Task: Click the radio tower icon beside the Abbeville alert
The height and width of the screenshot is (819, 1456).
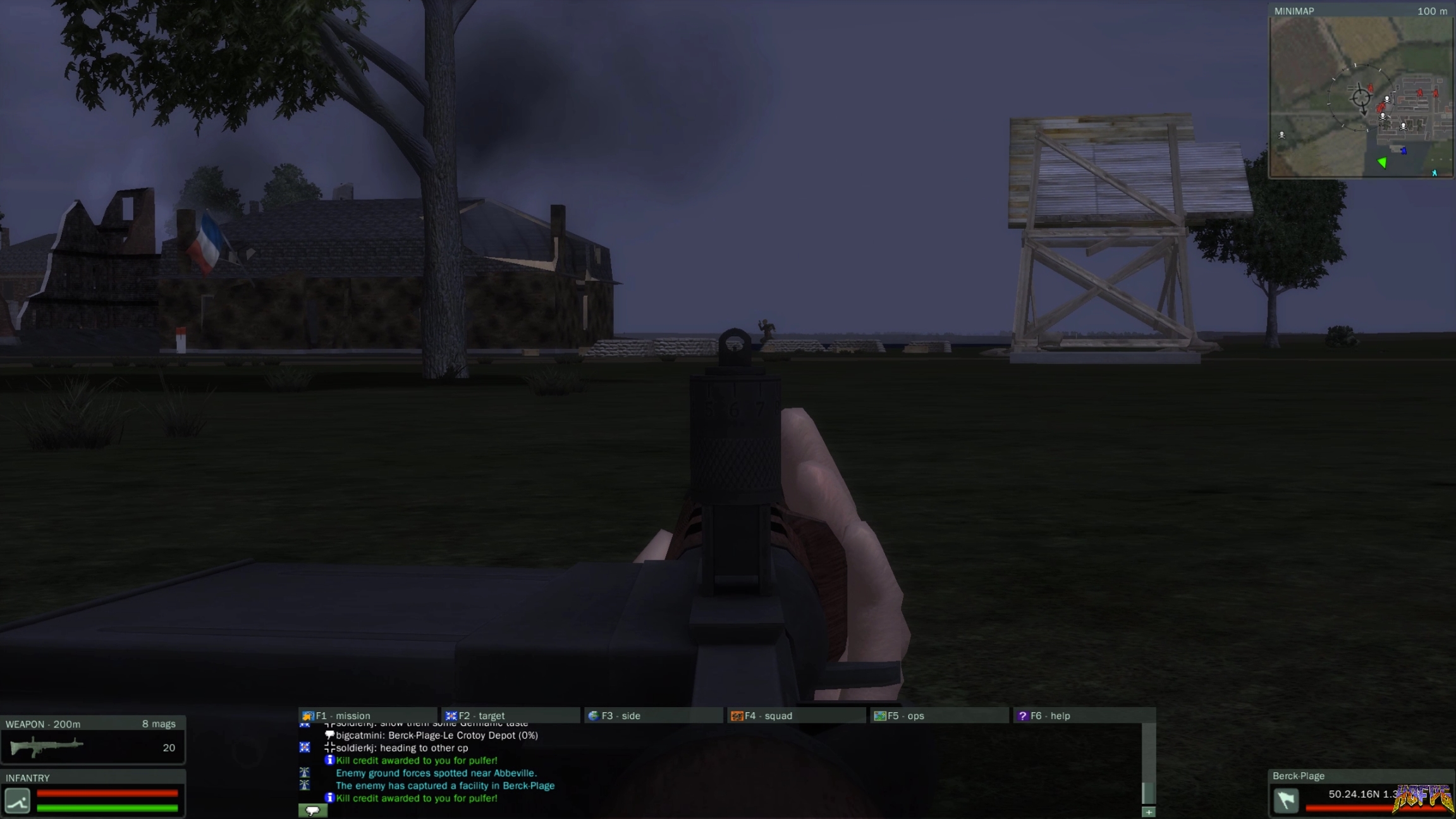Action: (305, 773)
